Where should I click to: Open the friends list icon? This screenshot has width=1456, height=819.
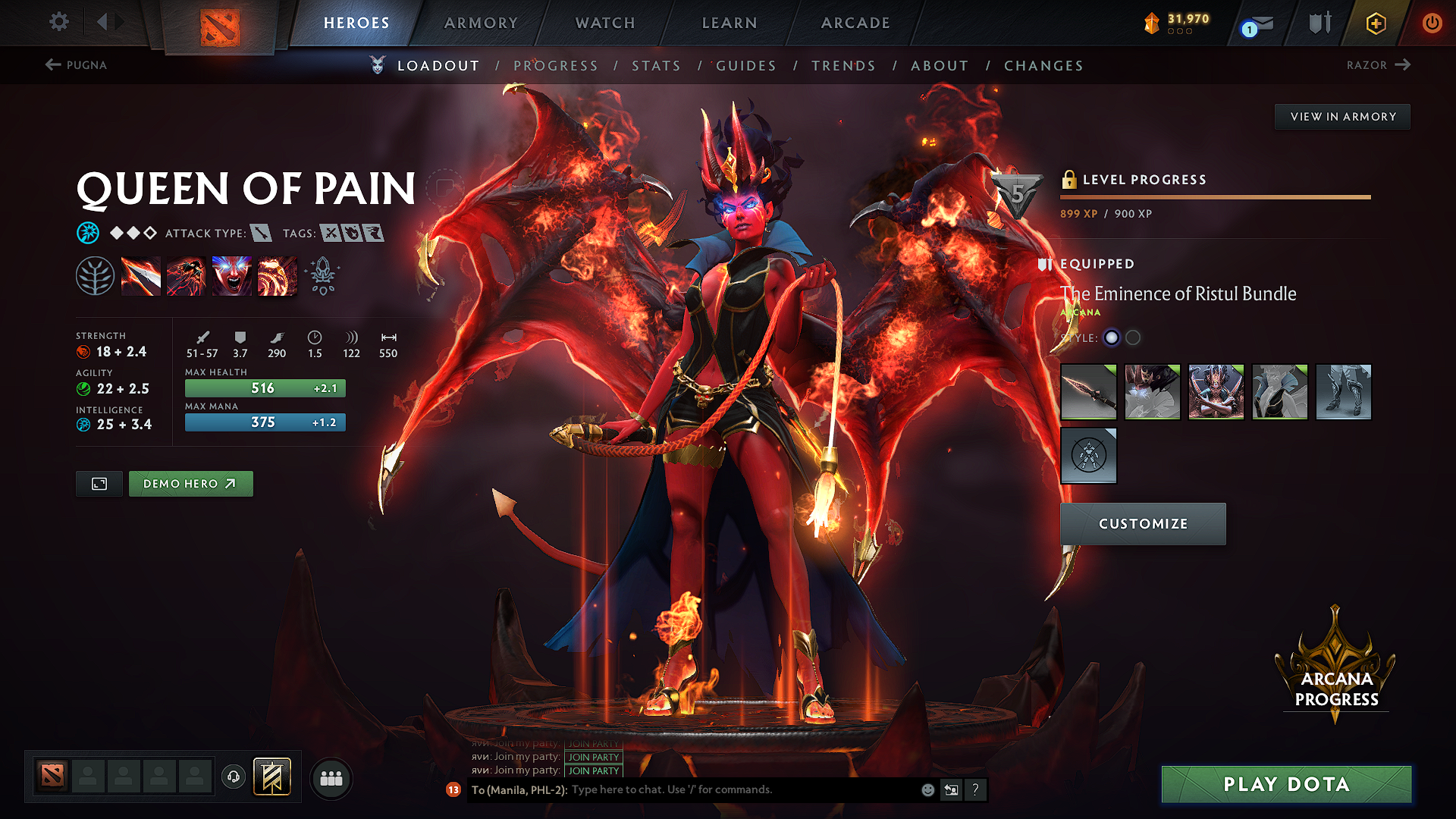(330, 777)
